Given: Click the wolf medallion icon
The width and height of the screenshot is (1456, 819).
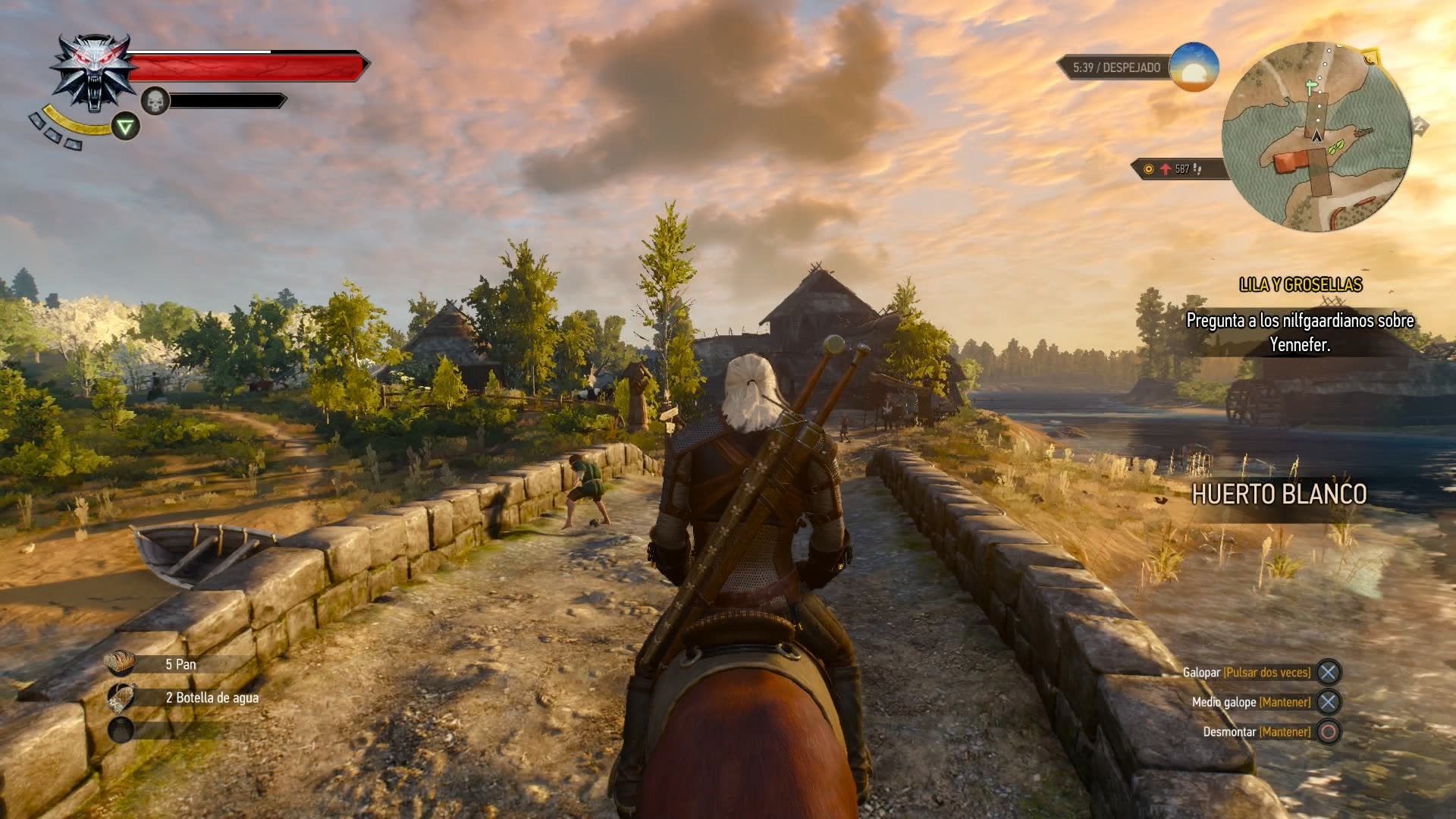Looking at the screenshot, I should pyautogui.click(x=90, y=71).
